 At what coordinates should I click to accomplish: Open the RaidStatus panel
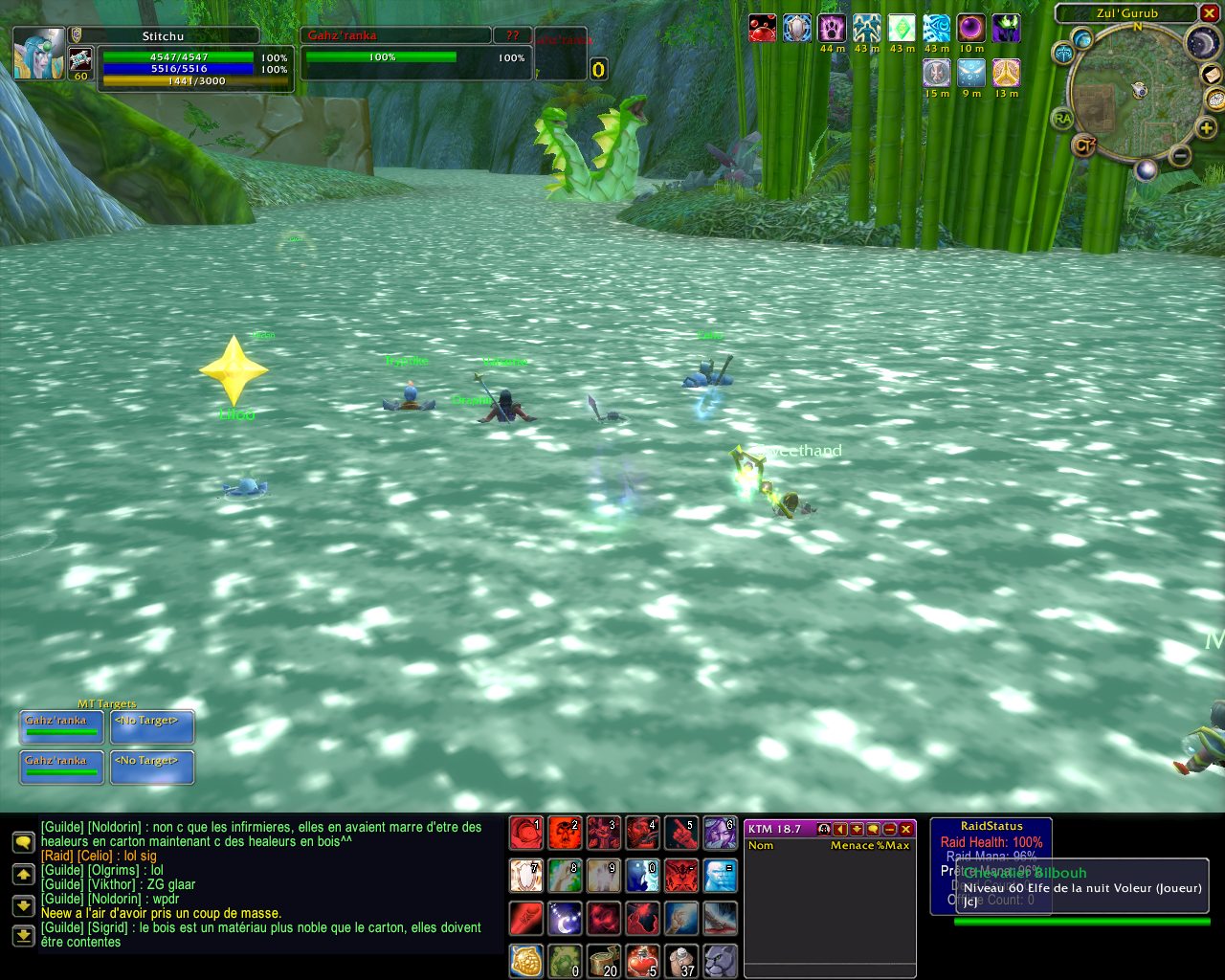click(x=991, y=826)
